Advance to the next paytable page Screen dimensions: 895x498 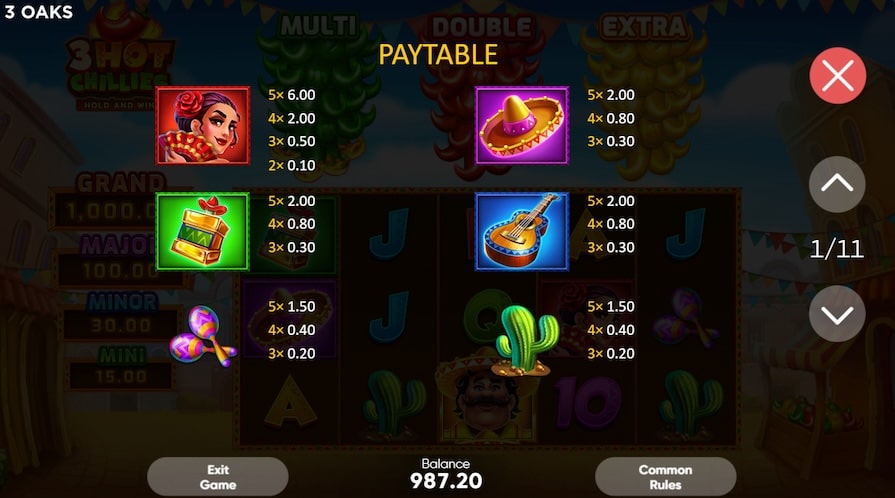click(x=837, y=314)
